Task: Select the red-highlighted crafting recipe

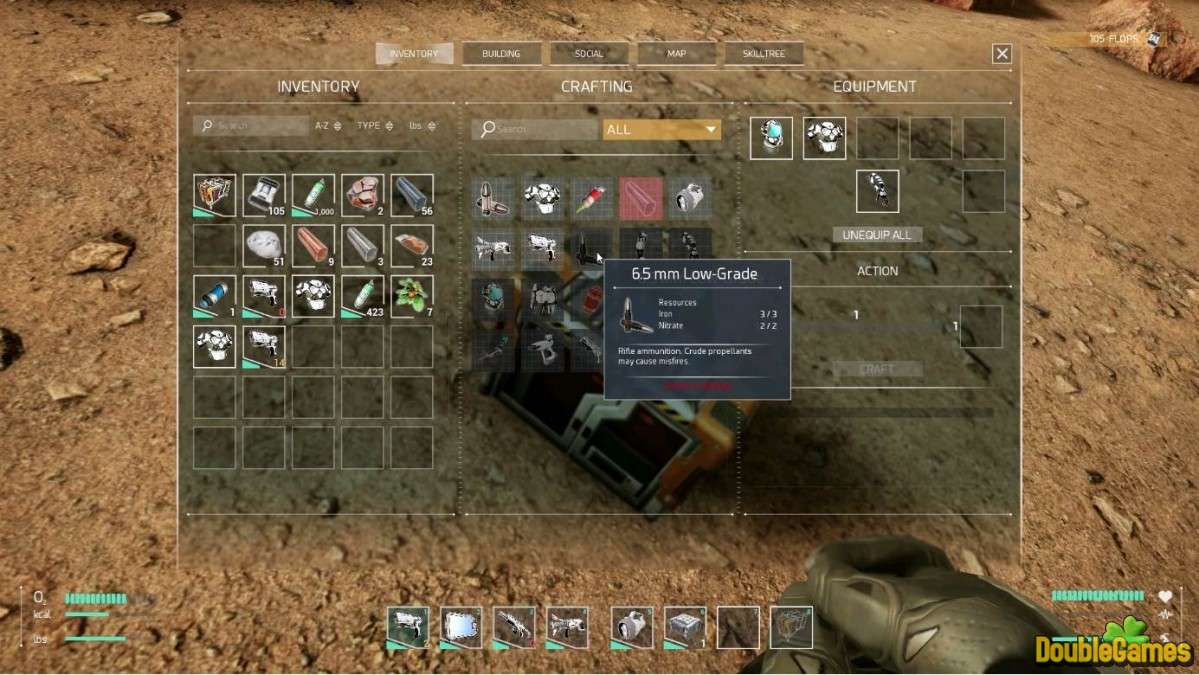Action: click(x=641, y=198)
